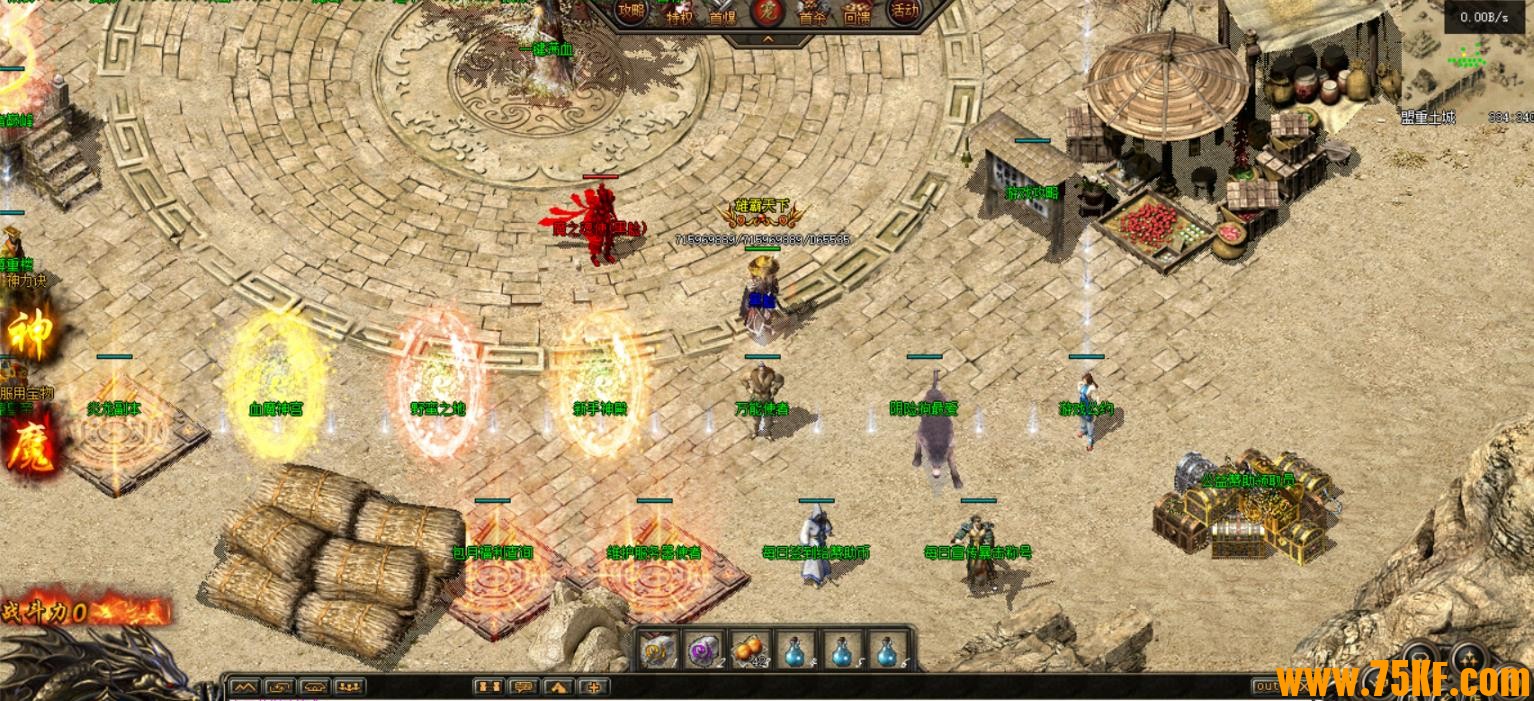Click the mountain zigzag button on bottom bar

[245, 687]
